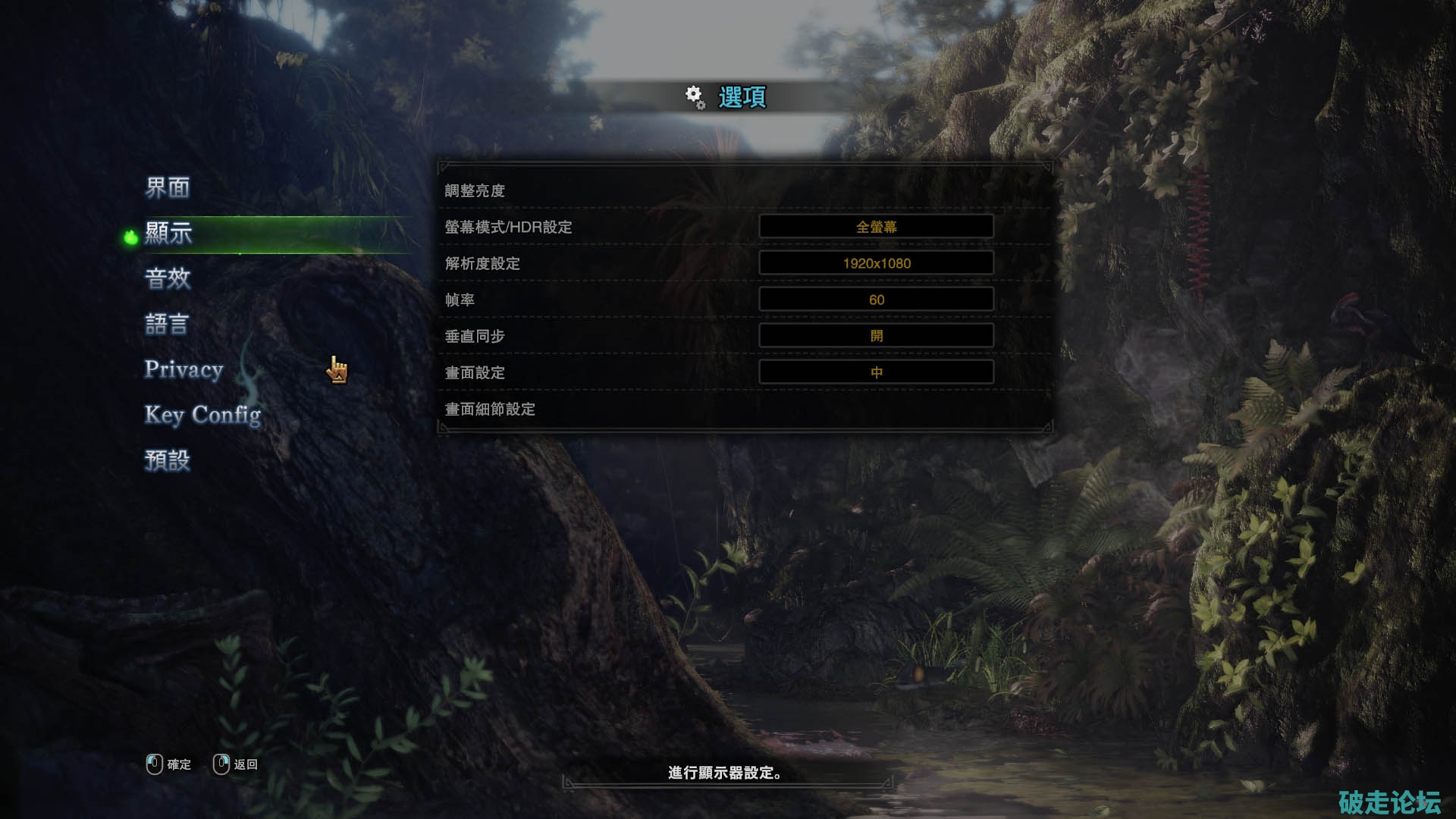Open the 調整亮度 brightness adjustment row
This screenshot has height=819, width=1456.
click(x=475, y=190)
